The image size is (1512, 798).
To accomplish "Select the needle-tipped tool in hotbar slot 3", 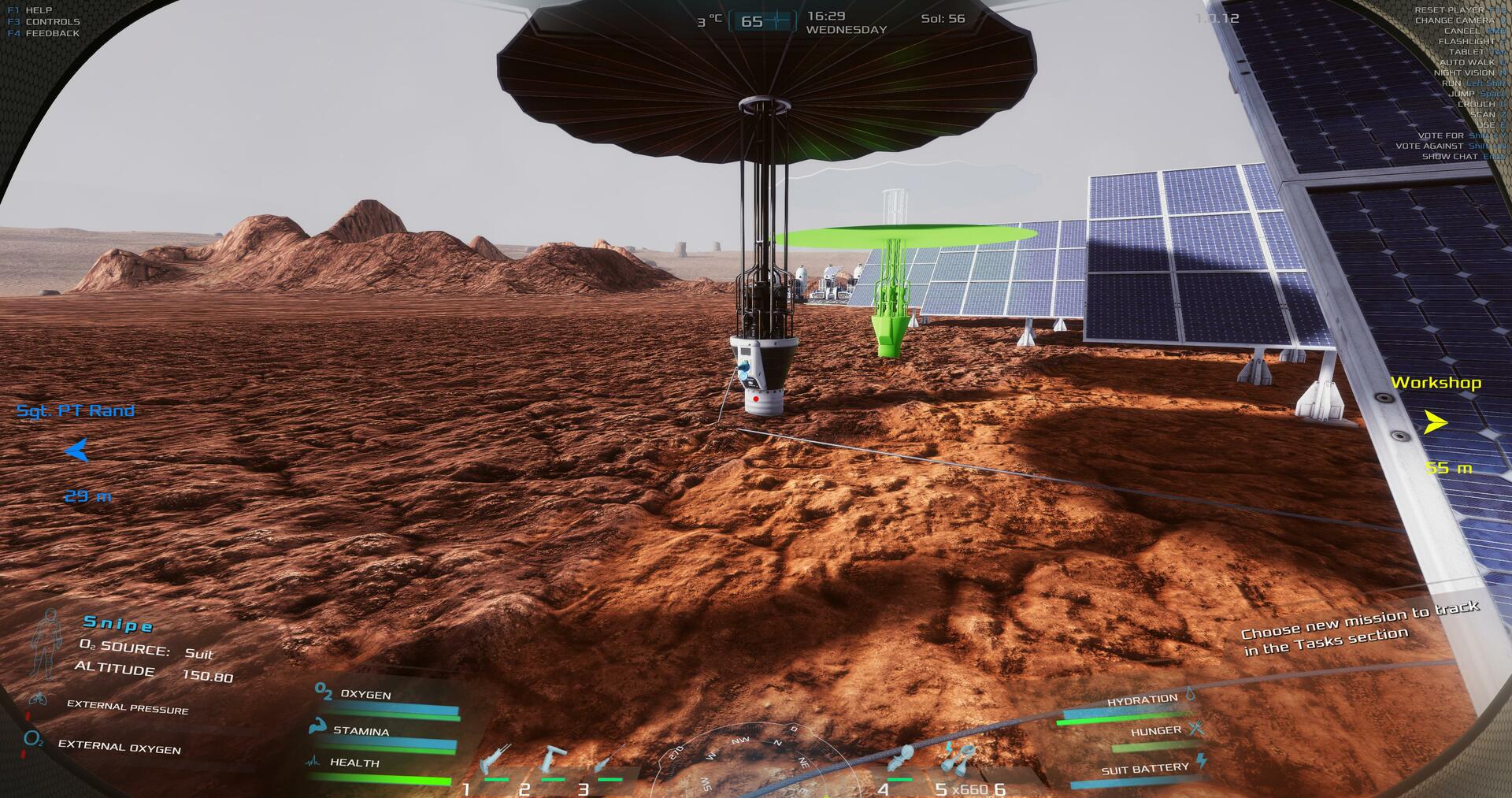I will (609, 761).
